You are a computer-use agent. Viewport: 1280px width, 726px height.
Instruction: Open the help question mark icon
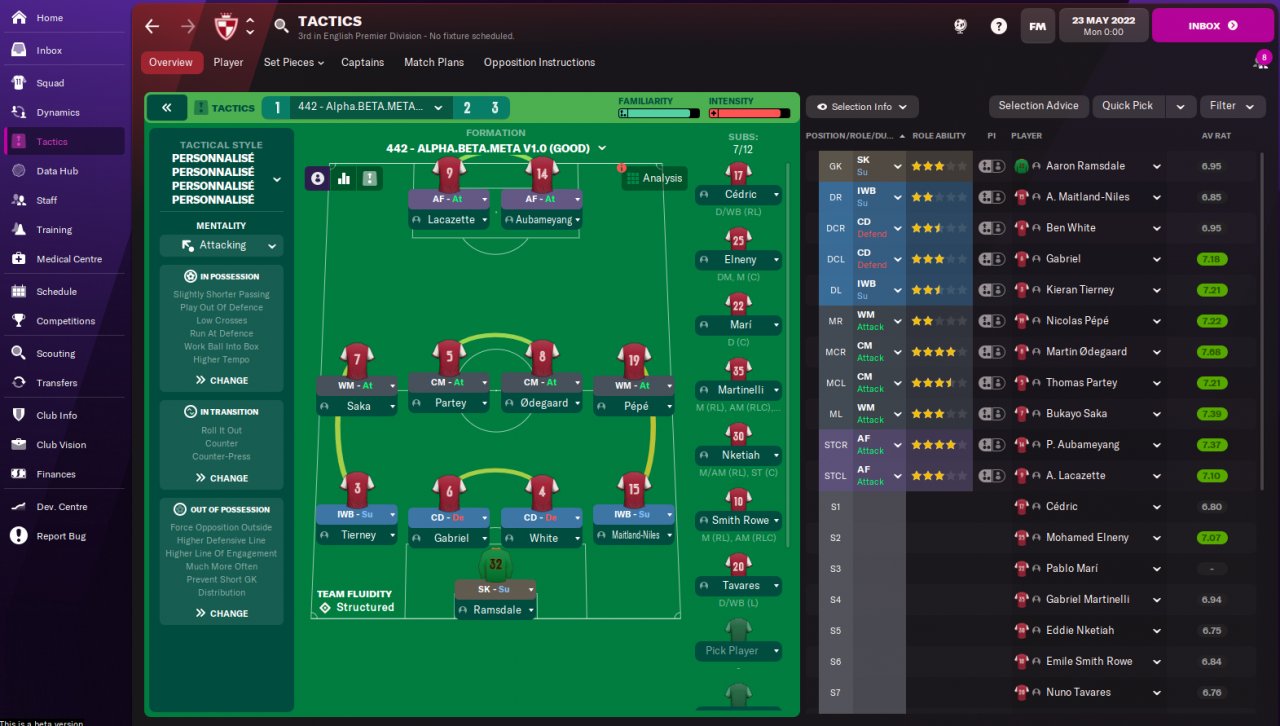[998, 26]
